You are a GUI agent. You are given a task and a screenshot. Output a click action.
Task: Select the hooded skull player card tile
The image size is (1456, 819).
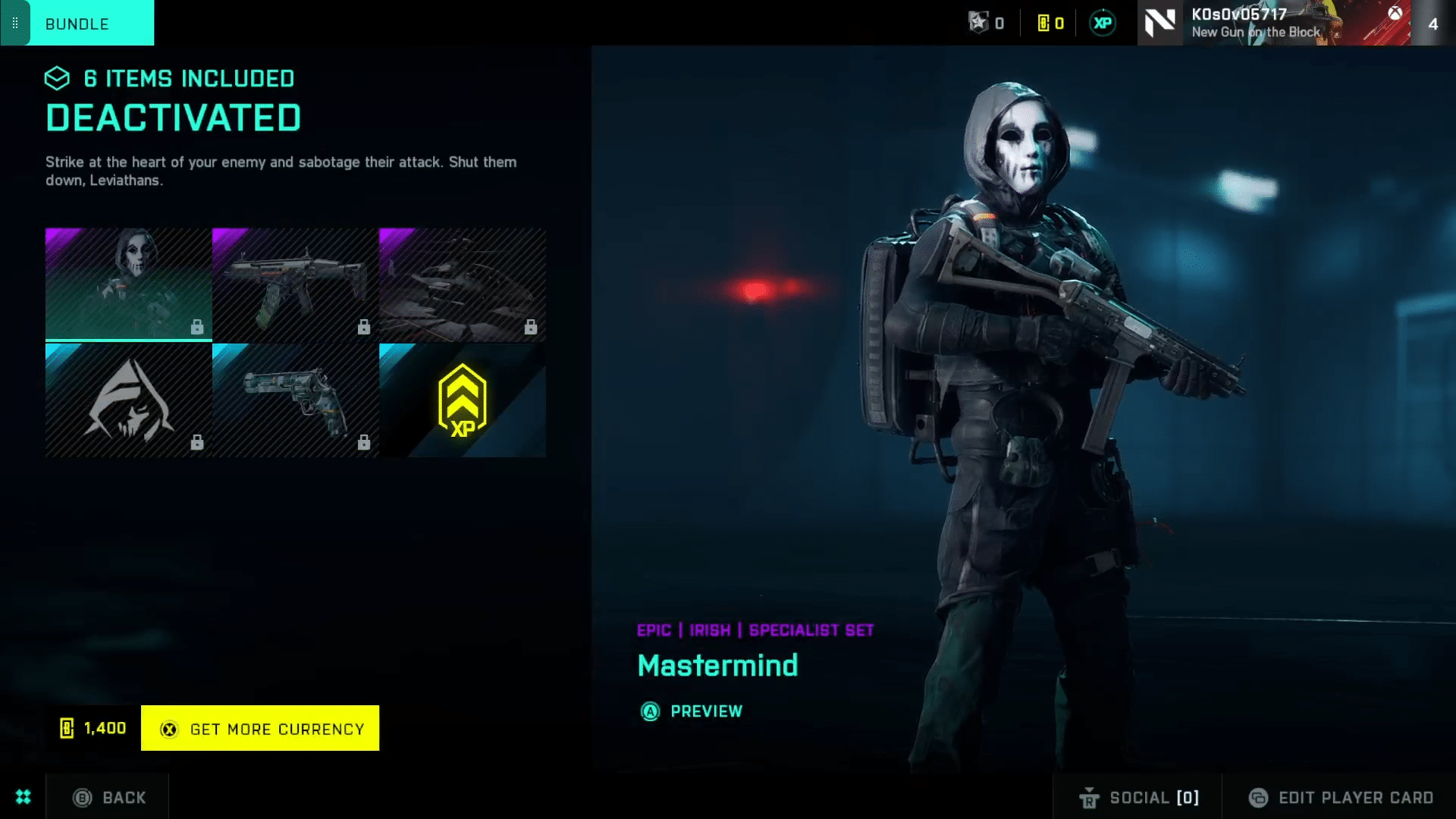click(x=127, y=400)
